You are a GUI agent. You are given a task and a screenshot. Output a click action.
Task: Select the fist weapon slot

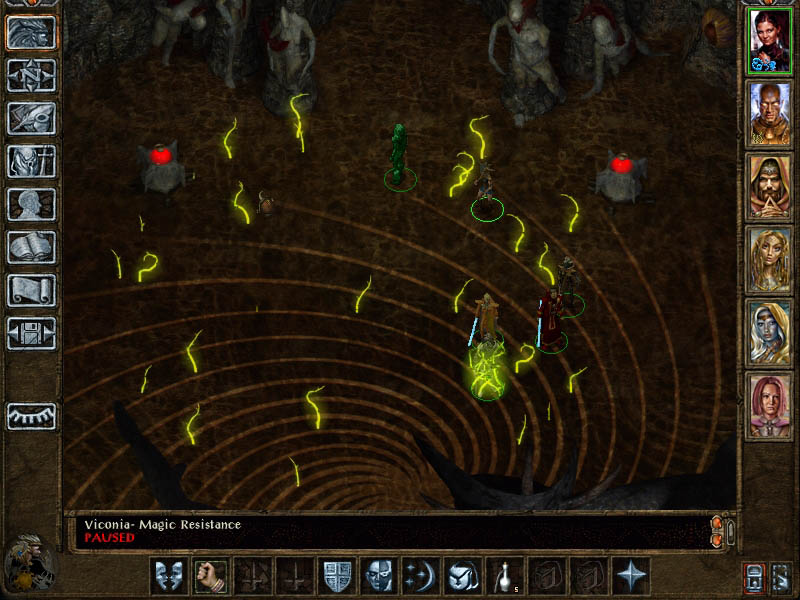click(211, 576)
